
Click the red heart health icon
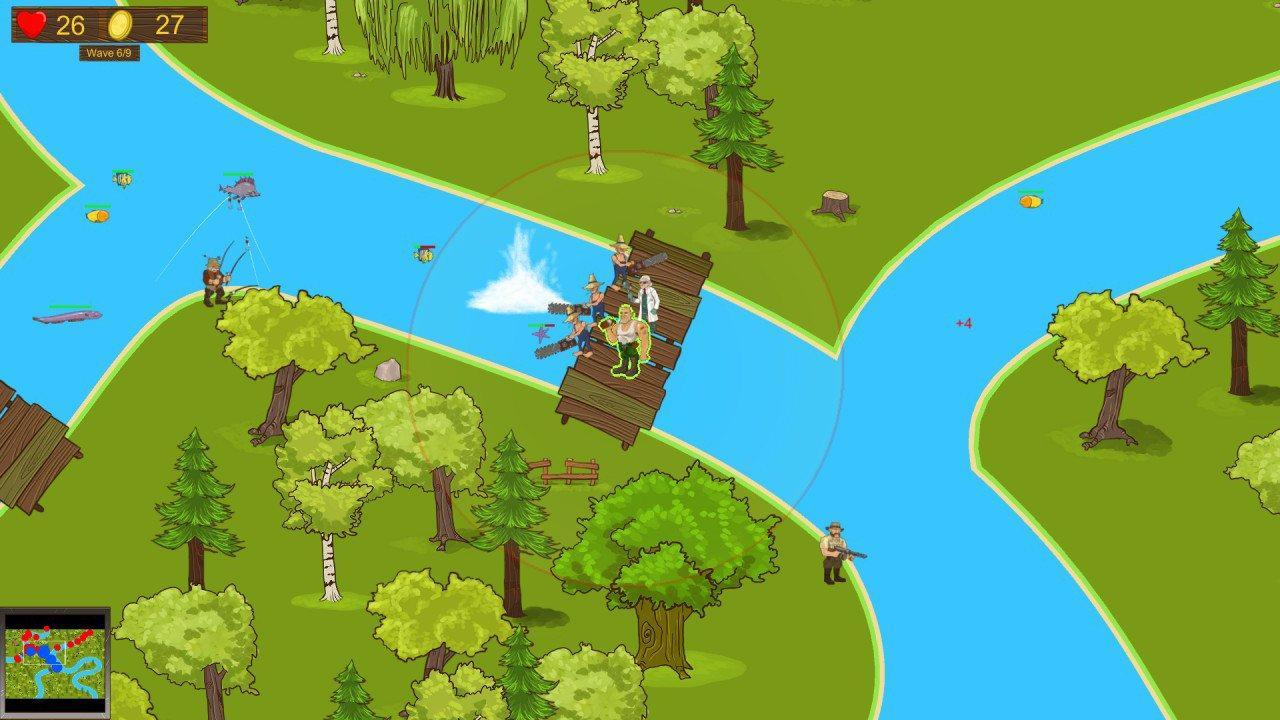(31, 22)
